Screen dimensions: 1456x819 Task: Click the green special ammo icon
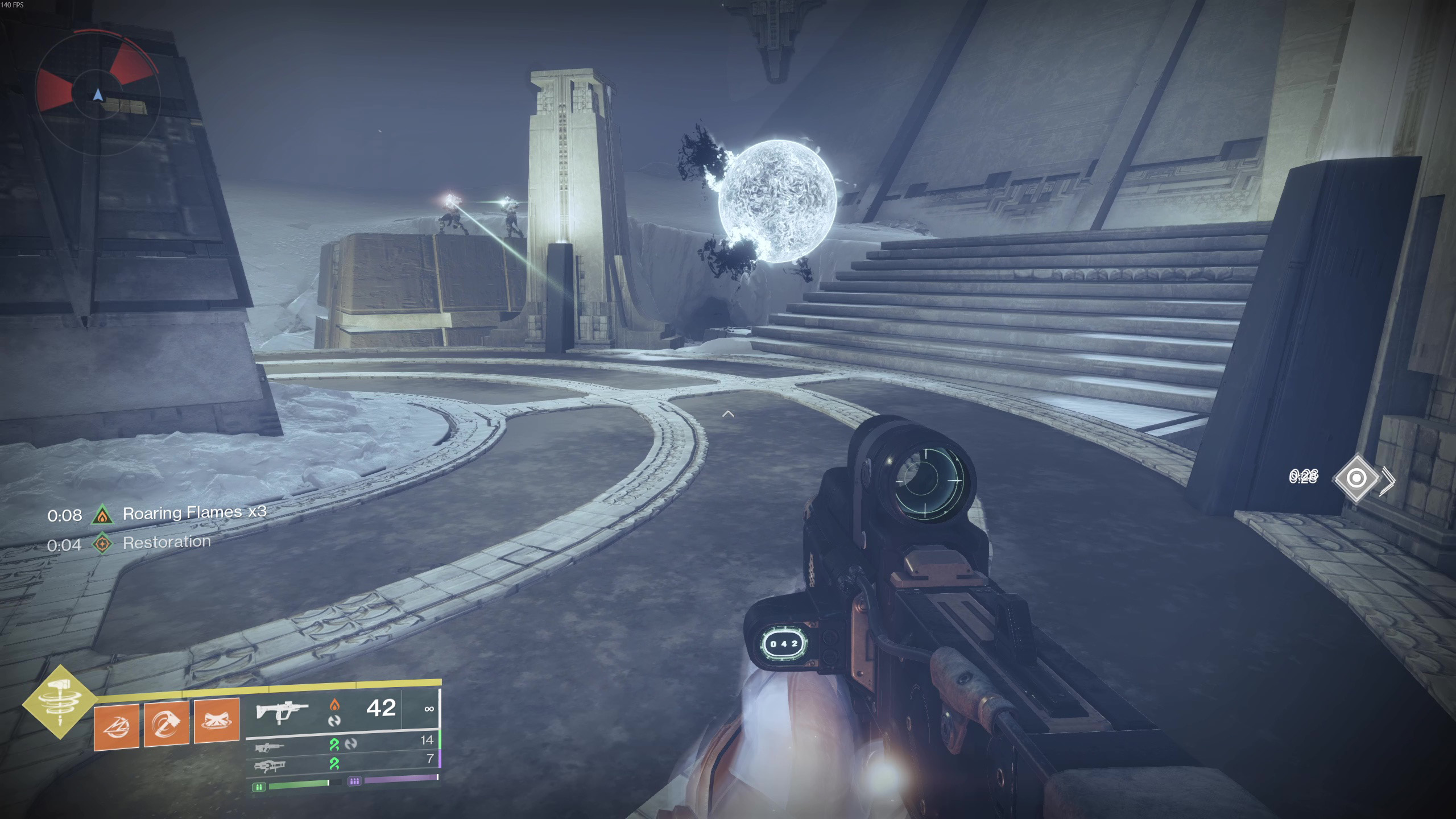coord(259,787)
